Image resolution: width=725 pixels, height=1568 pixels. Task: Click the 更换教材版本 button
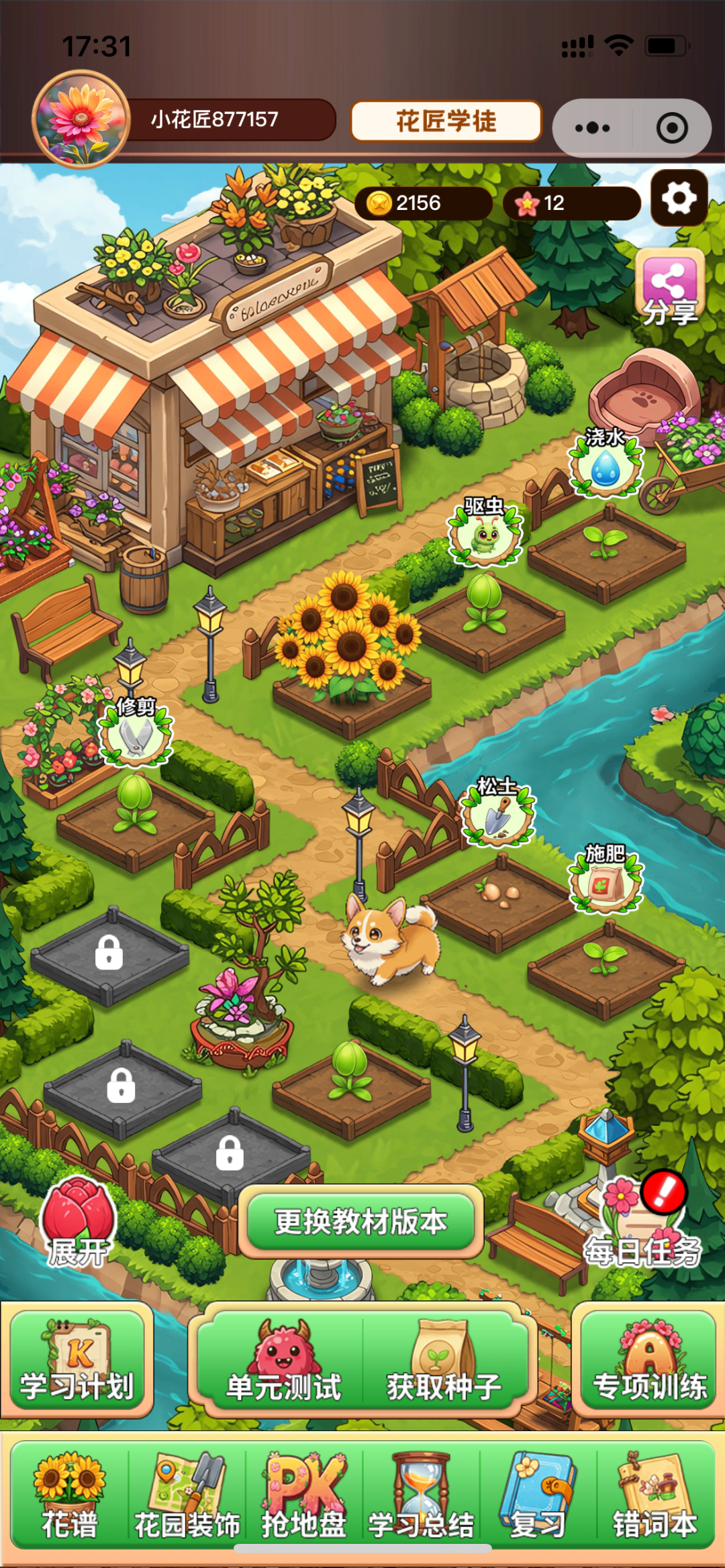pos(361,1221)
